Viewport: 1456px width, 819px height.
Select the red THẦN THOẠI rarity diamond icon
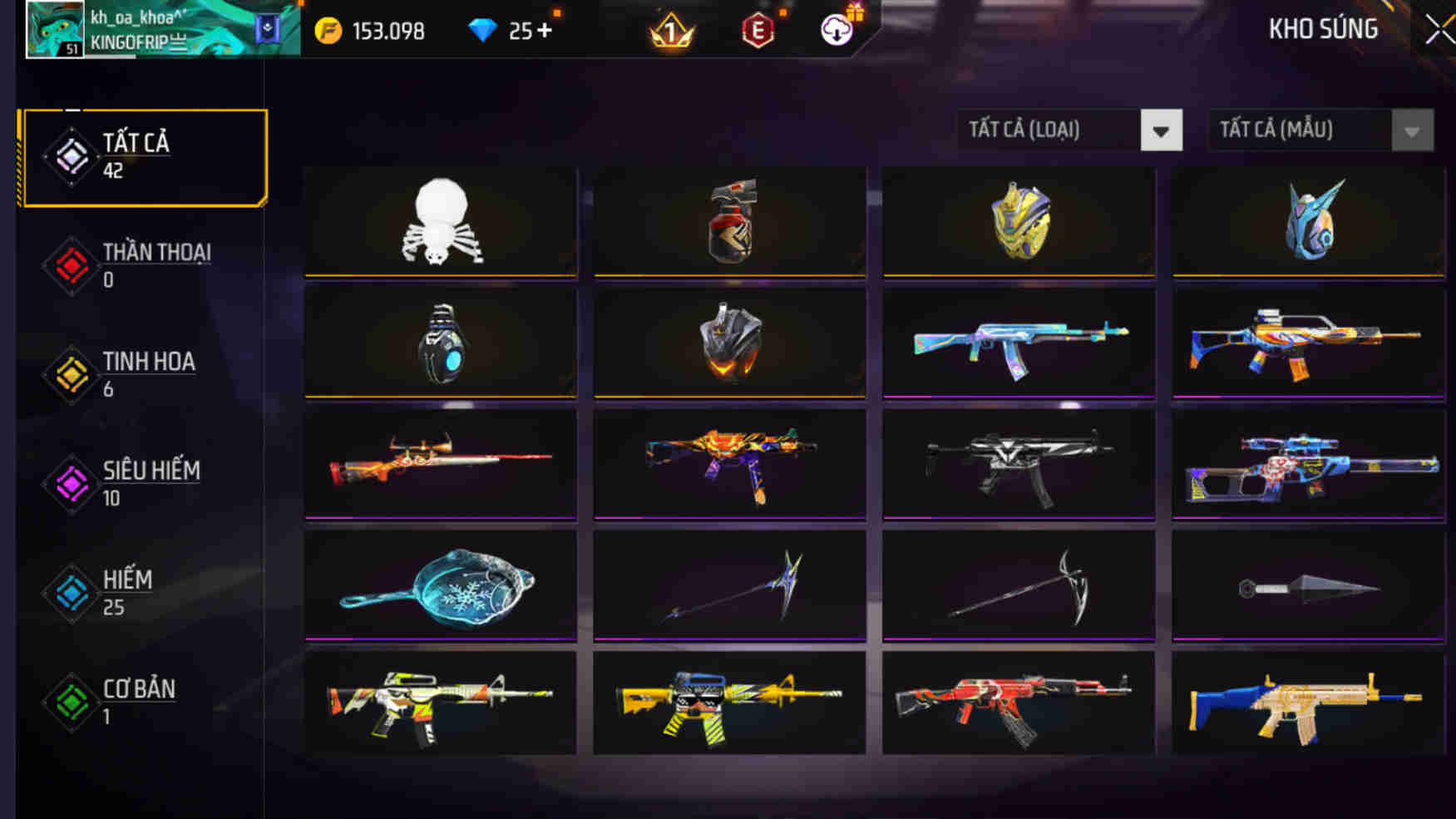tap(71, 264)
